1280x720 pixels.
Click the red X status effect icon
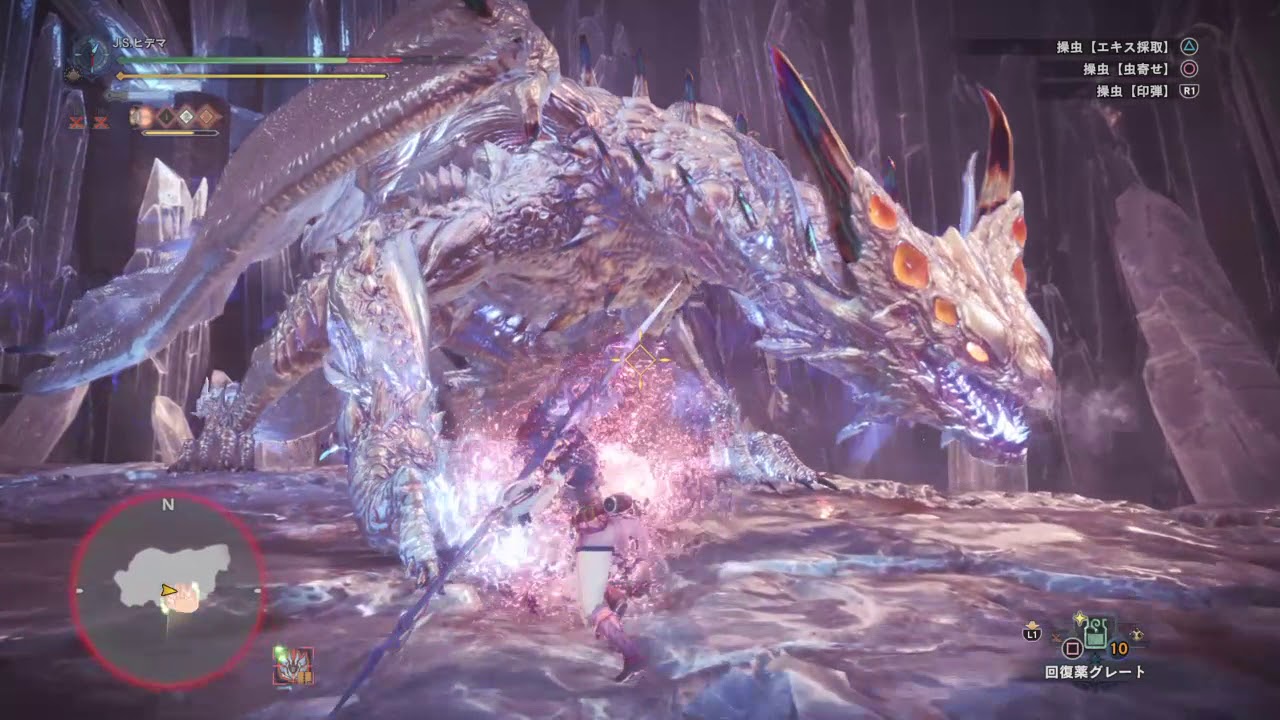[76, 122]
